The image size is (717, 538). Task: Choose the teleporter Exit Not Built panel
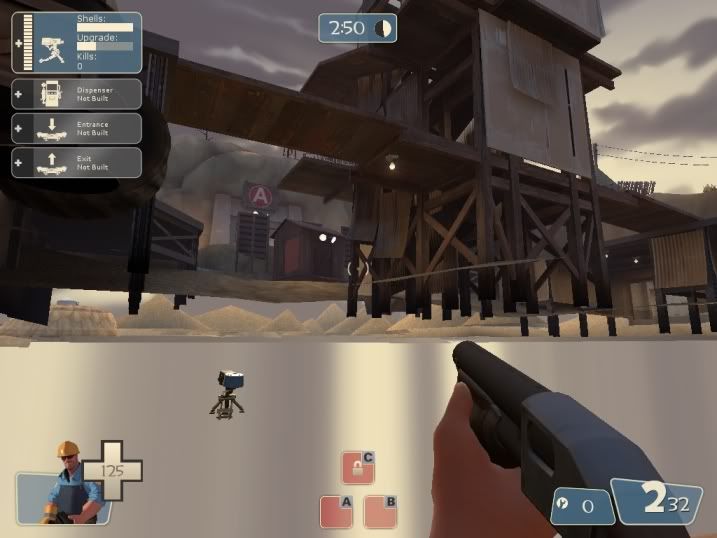click(x=76, y=162)
